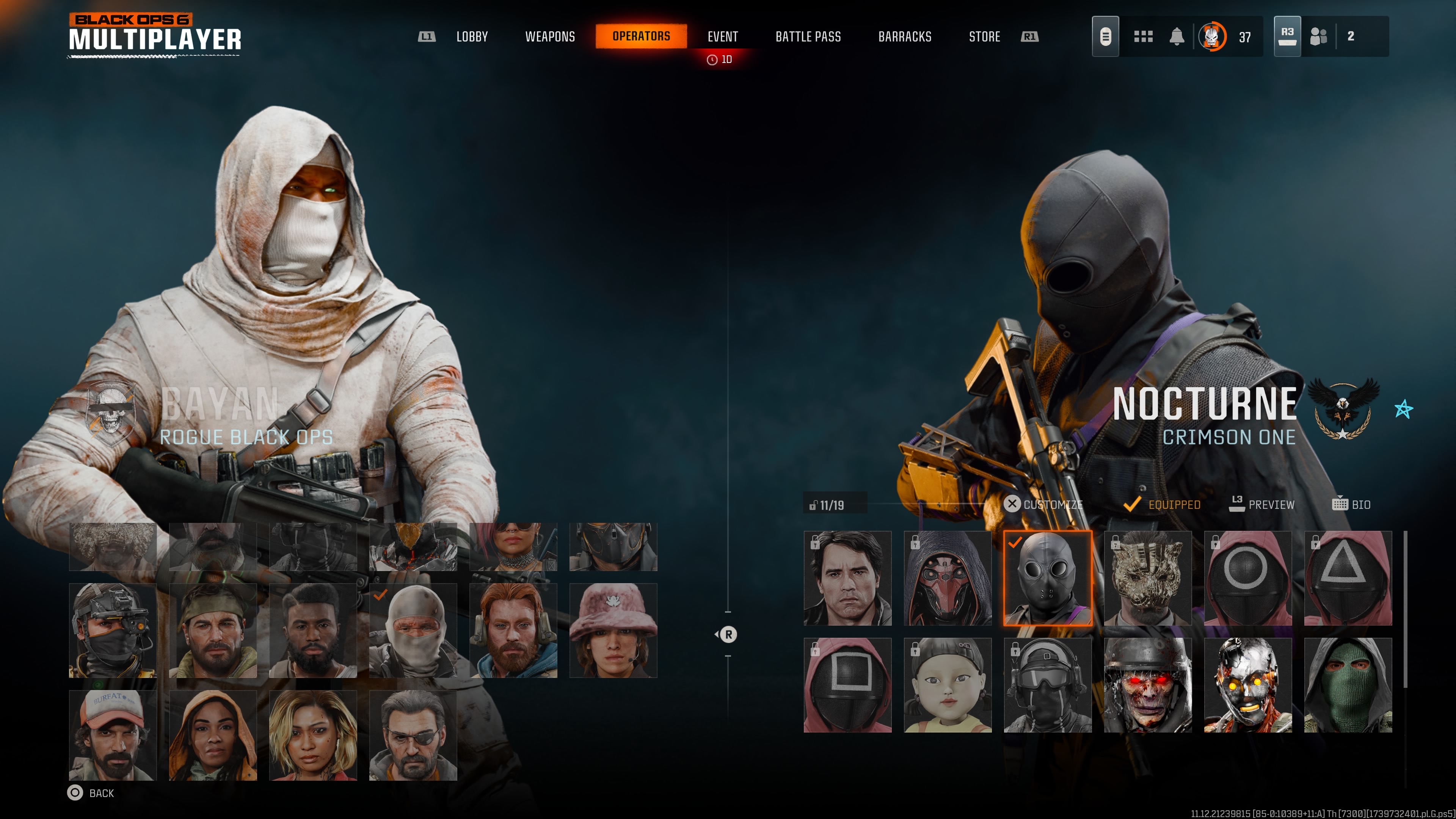This screenshot has width=1456, height=819.
Task: Open the Store tab
Action: click(x=984, y=37)
